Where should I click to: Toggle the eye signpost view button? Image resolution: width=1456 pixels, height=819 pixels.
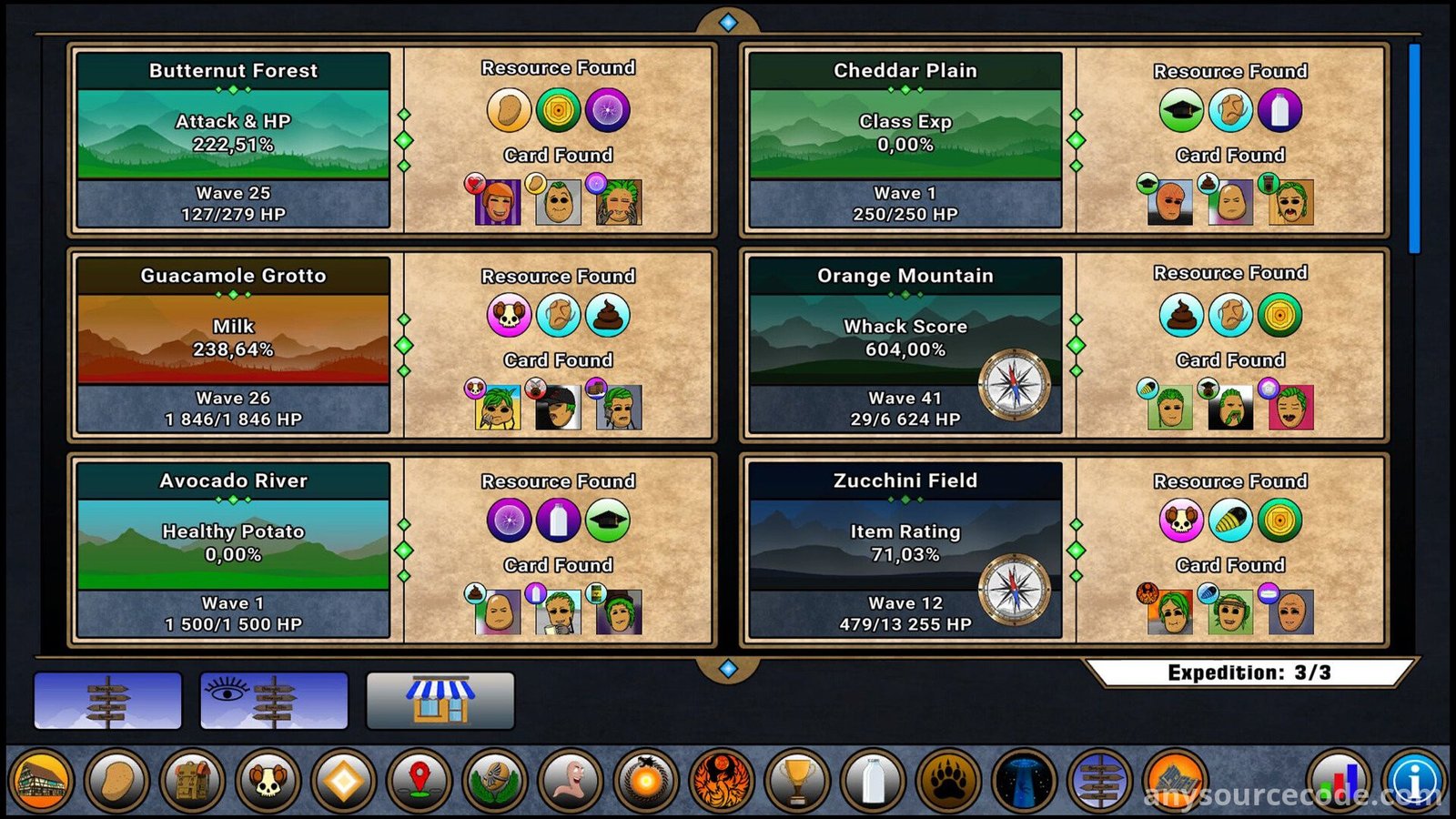tap(274, 701)
